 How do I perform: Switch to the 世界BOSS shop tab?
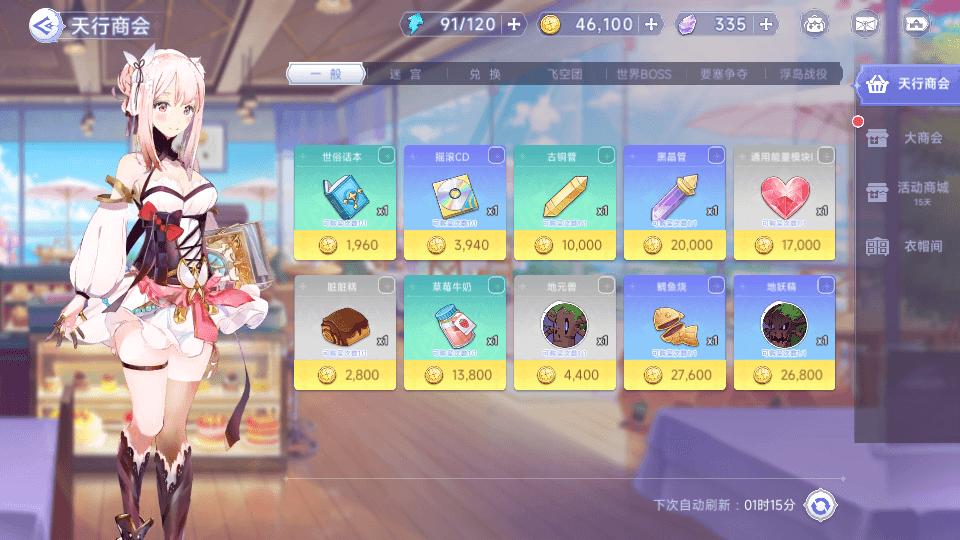click(x=644, y=74)
